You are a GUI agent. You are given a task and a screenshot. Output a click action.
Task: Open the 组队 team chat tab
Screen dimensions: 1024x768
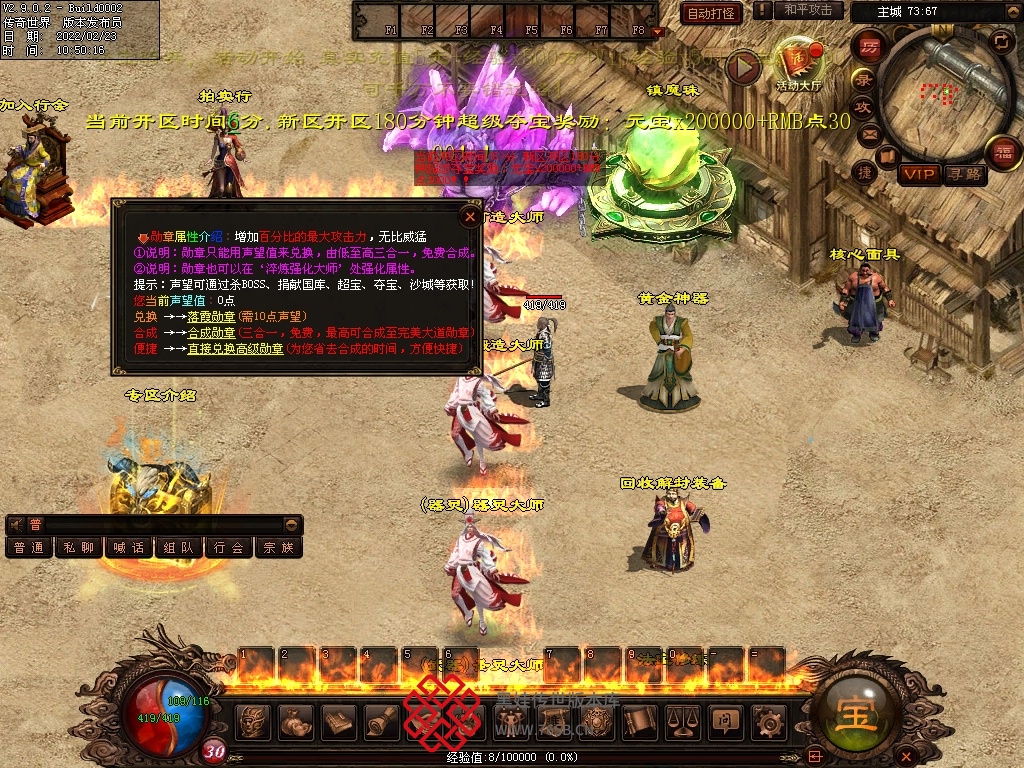179,548
